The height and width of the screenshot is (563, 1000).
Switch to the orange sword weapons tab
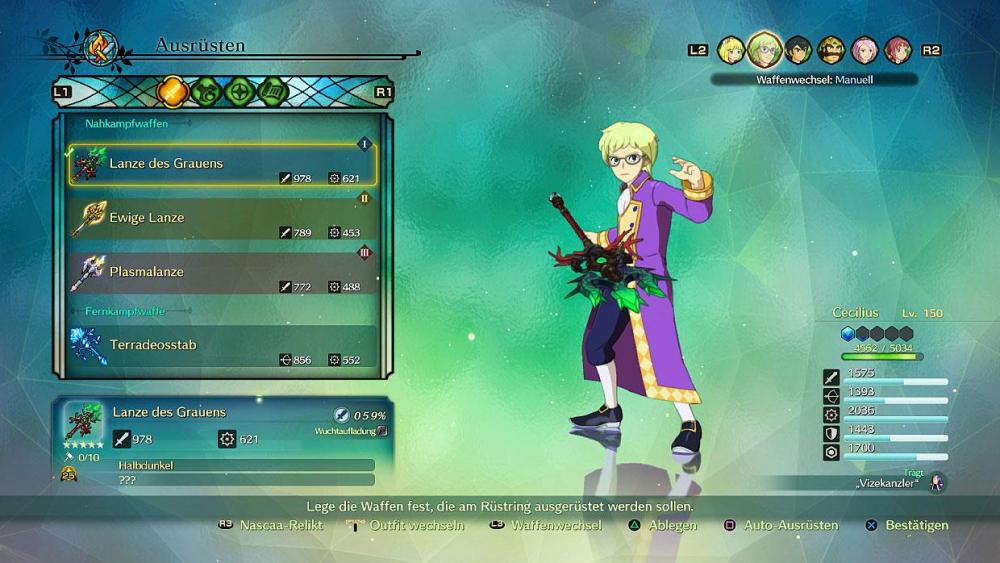[171, 92]
